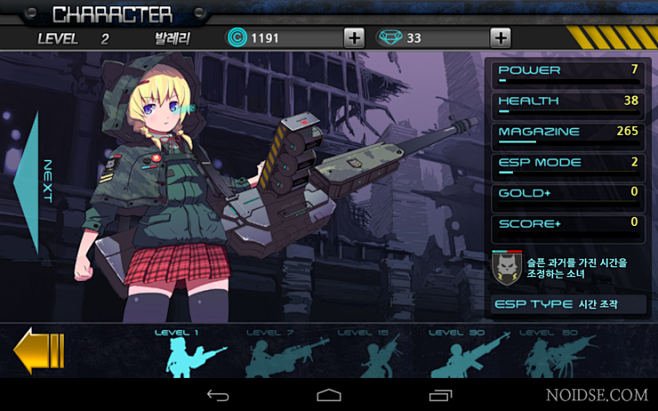Choose the Level 50 weapon silhouette
The height and width of the screenshot is (411, 658).
tap(549, 354)
